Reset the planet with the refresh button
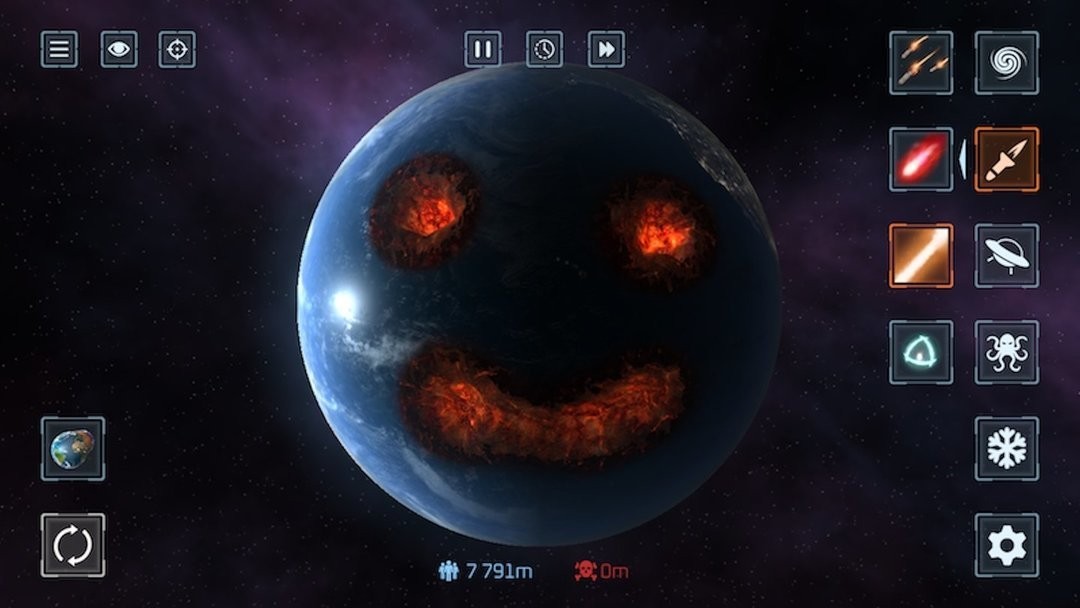1080x608 pixels. (73, 545)
